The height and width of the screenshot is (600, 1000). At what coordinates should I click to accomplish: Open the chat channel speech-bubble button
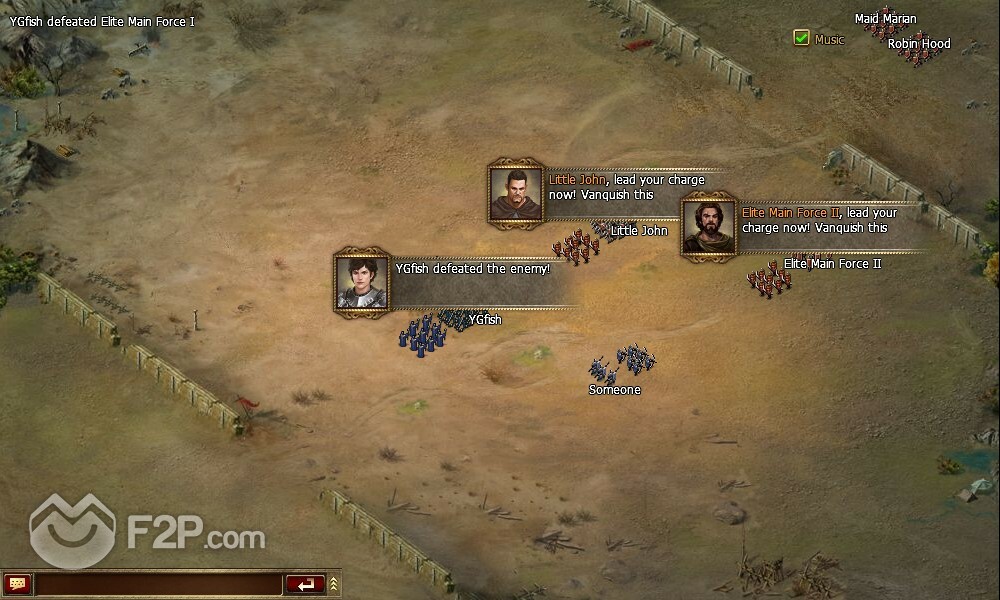click(18, 584)
